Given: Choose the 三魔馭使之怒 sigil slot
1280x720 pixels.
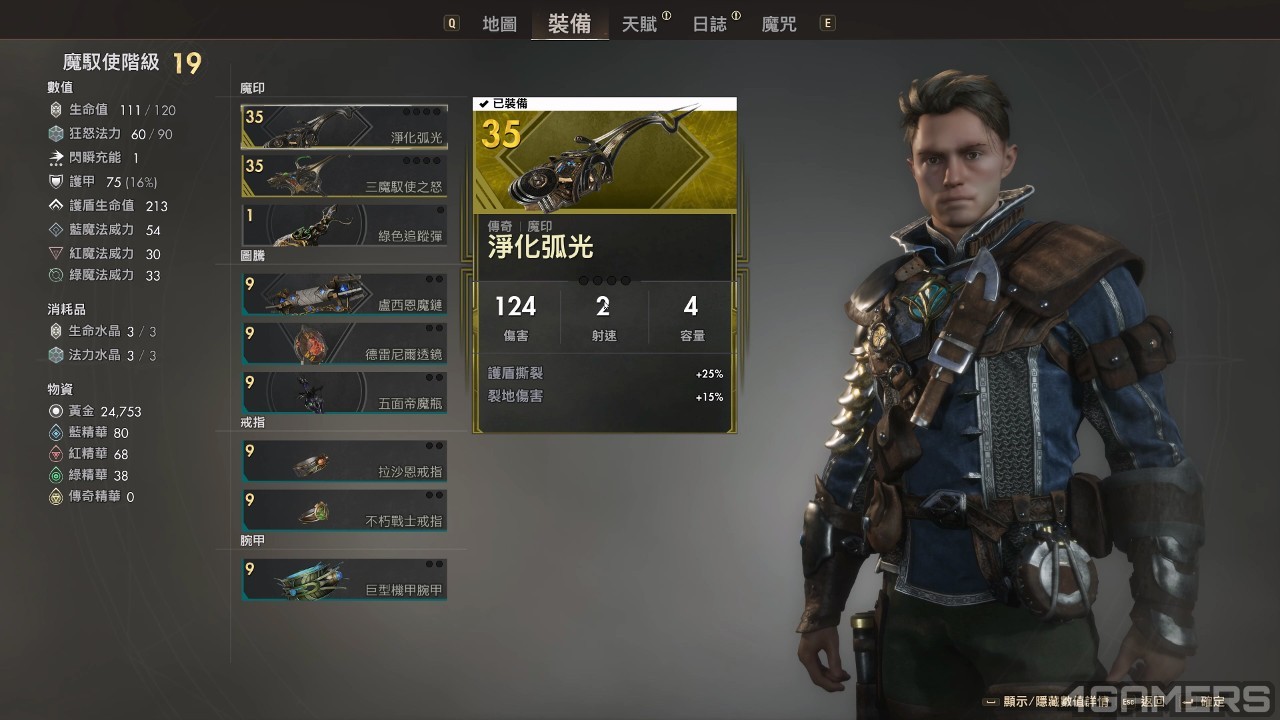Looking at the screenshot, I should click(x=344, y=174).
